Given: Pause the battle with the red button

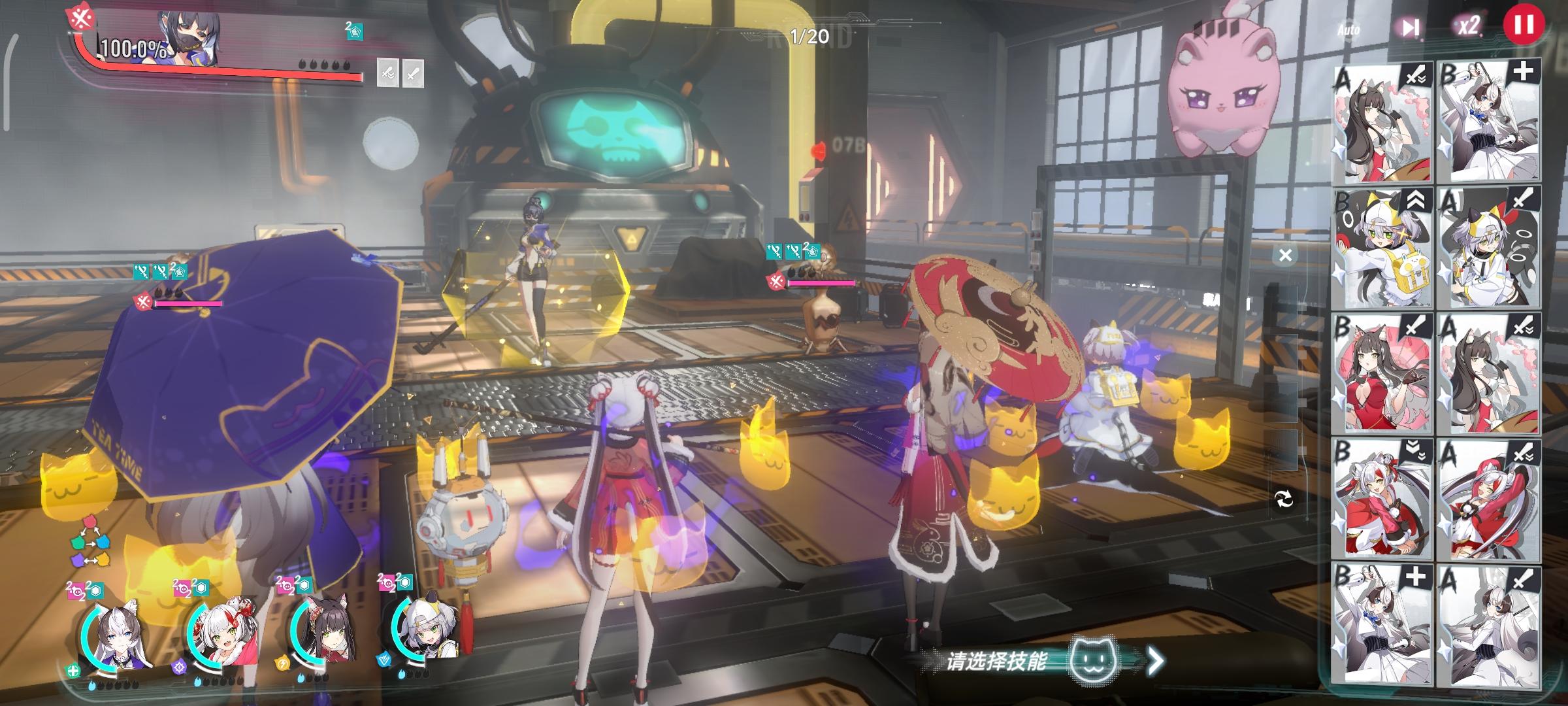Looking at the screenshot, I should (x=1524, y=25).
